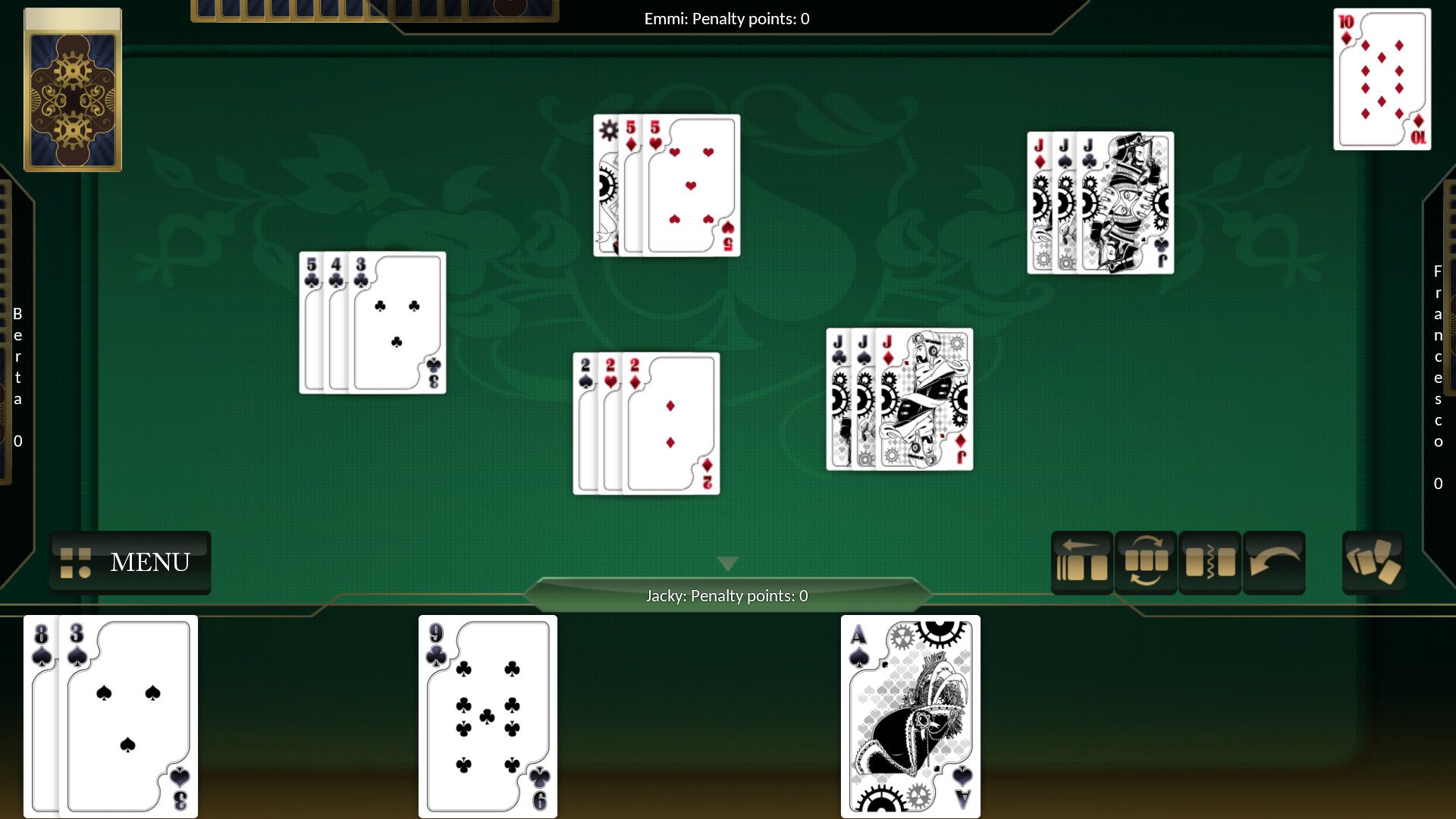Click the face-down draw pile

tap(73, 89)
